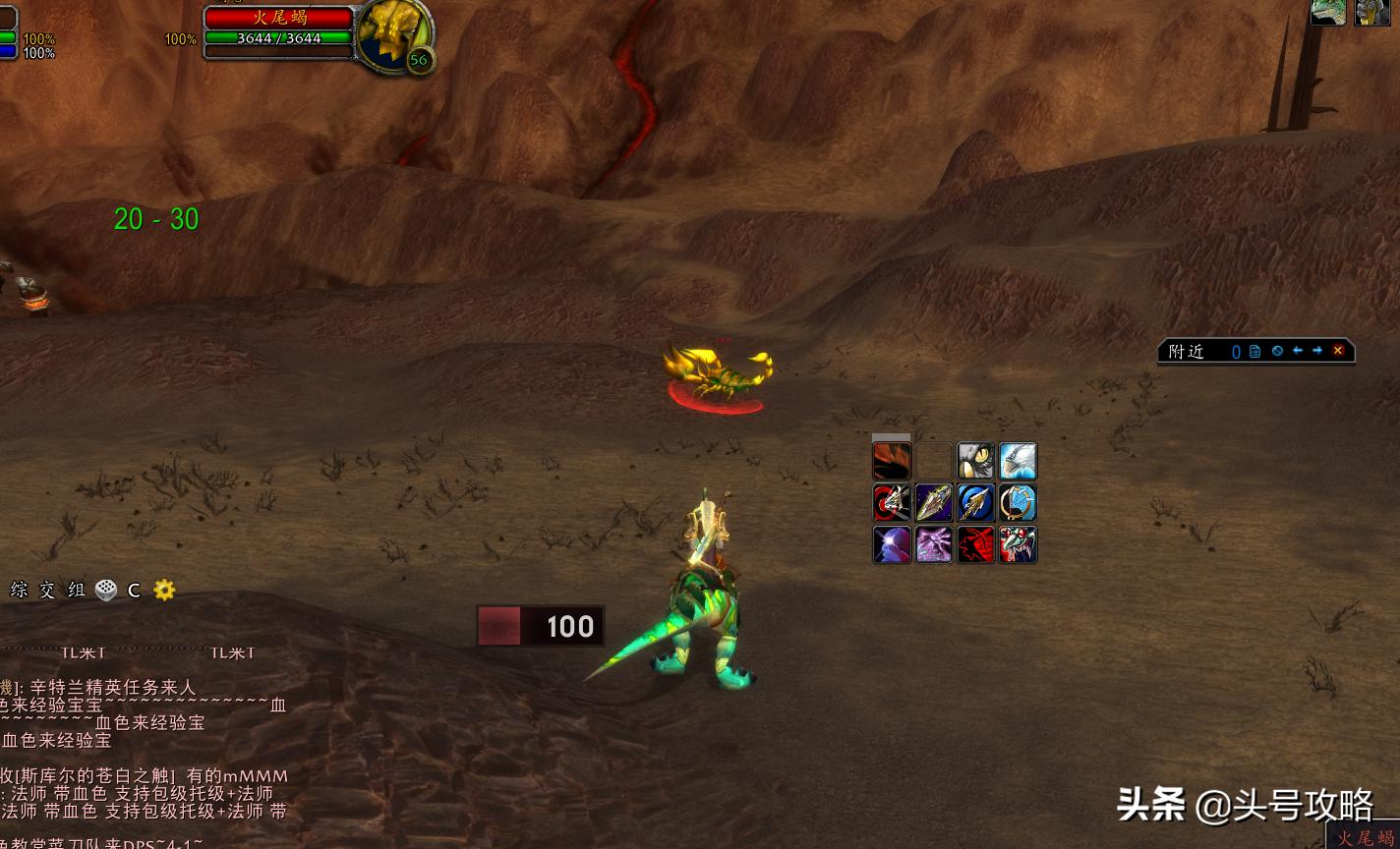Open the report page icon in 附近 panel
This screenshot has height=849, width=1400.
[1255, 351]
